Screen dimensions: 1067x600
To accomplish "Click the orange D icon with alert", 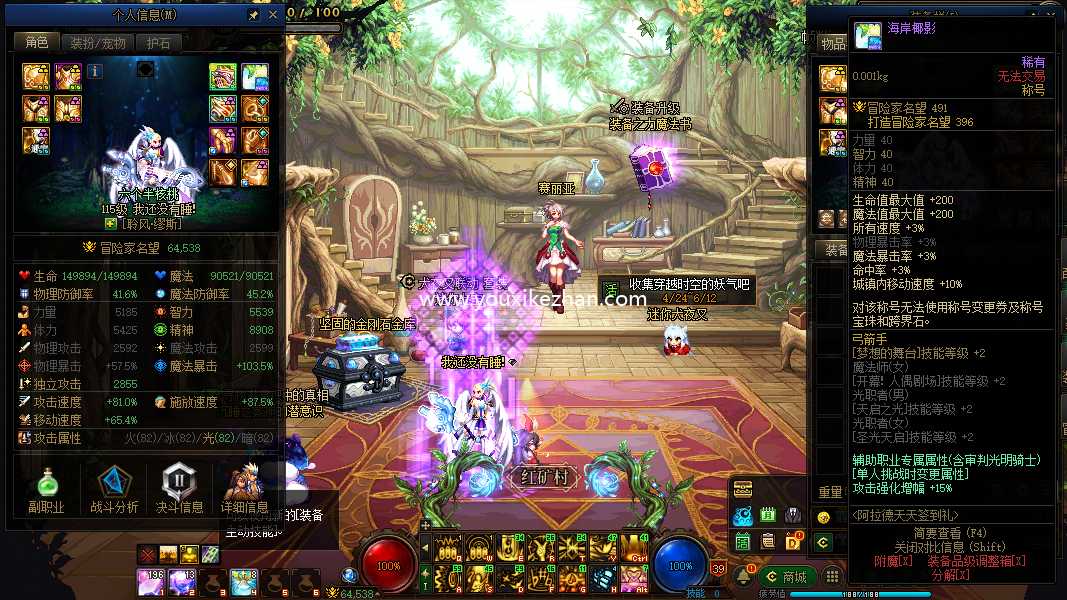I will pos(792,542).
